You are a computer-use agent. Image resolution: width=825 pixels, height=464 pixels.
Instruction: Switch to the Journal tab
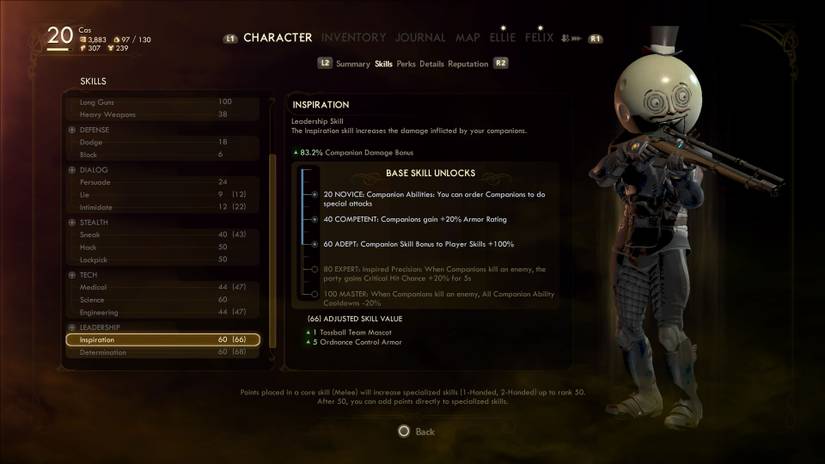[x=420, y=38]
